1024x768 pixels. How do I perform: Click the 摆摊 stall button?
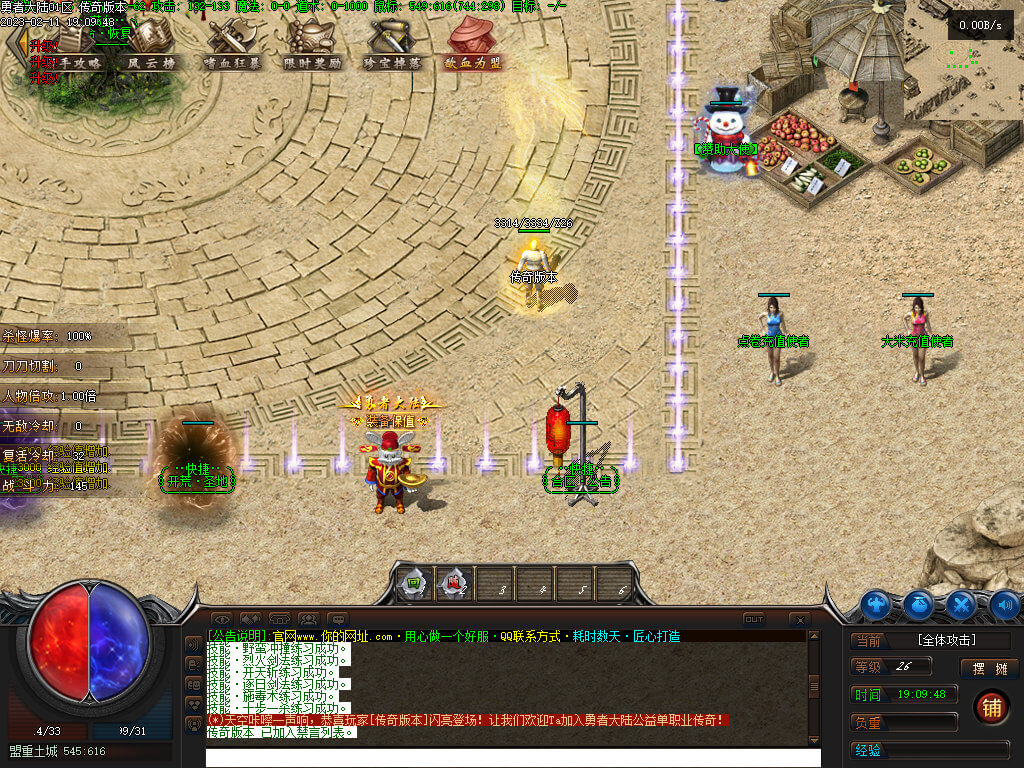pyautogui.click(x=989, y=668)
